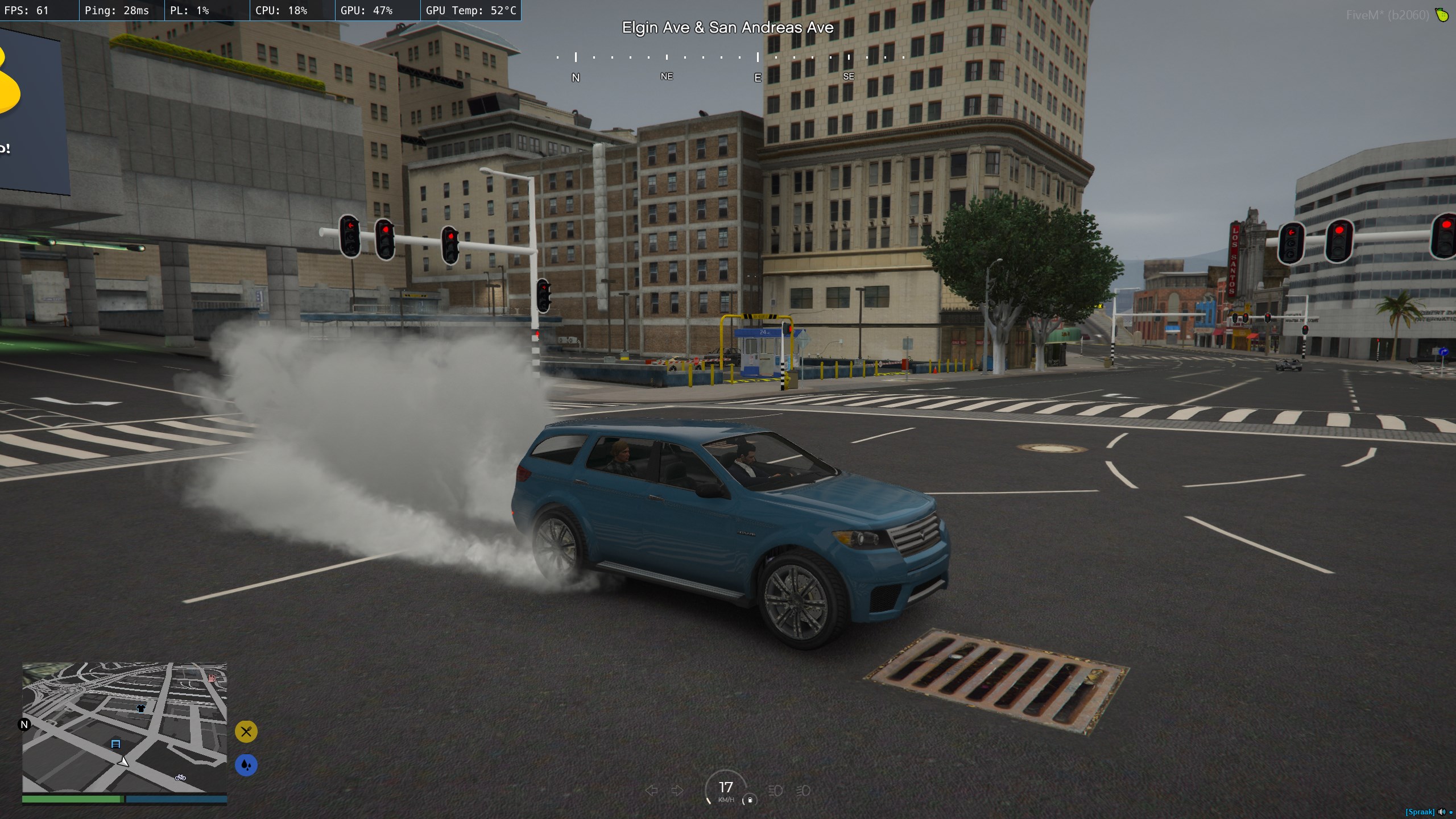This screenshot has width=1456, height=819.
Task: Select the pink gas station blip
Action: click(x=212, y=678)
